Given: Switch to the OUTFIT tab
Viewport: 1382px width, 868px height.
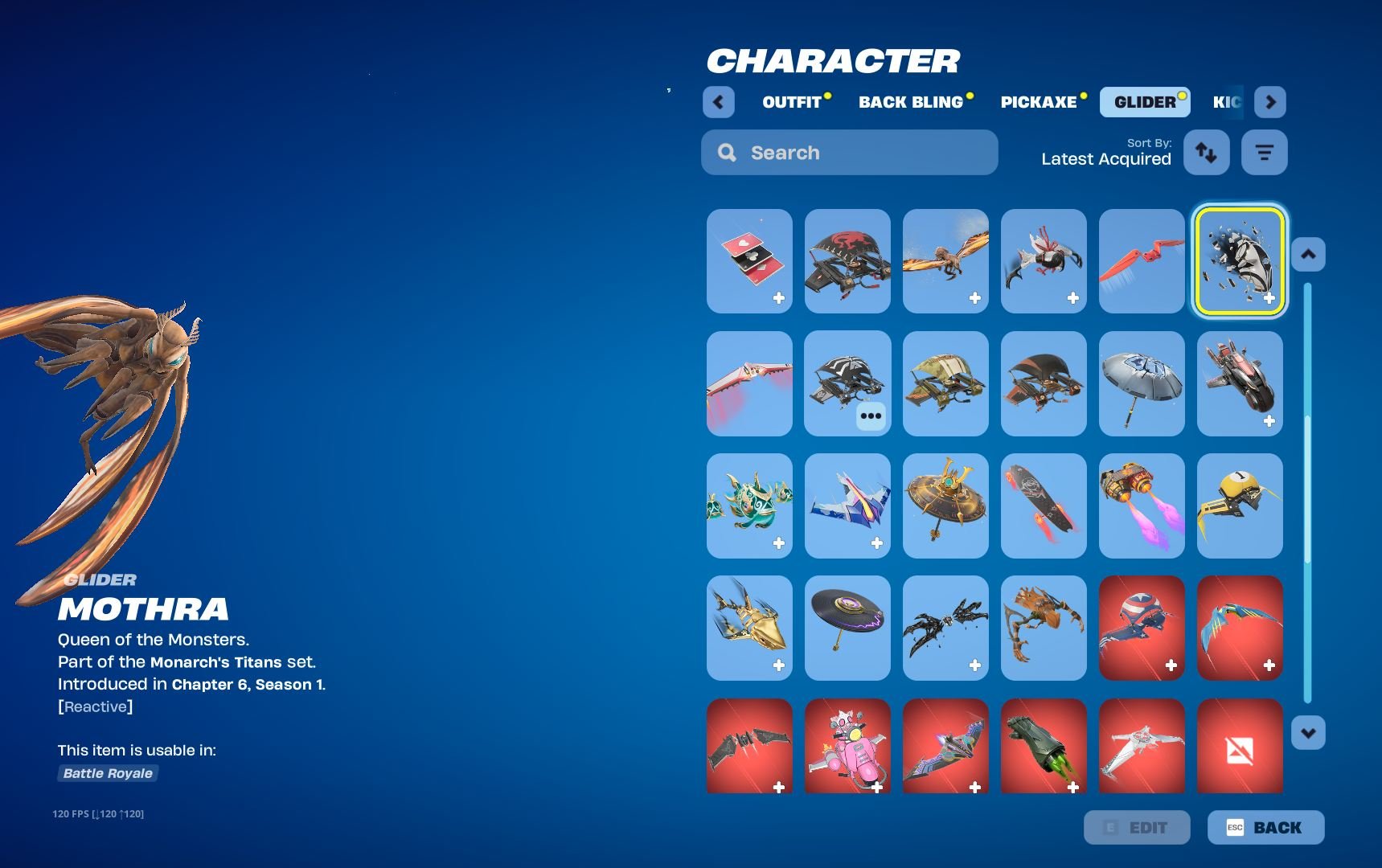Looking at the screenshot, I should (x=792, y=102).
